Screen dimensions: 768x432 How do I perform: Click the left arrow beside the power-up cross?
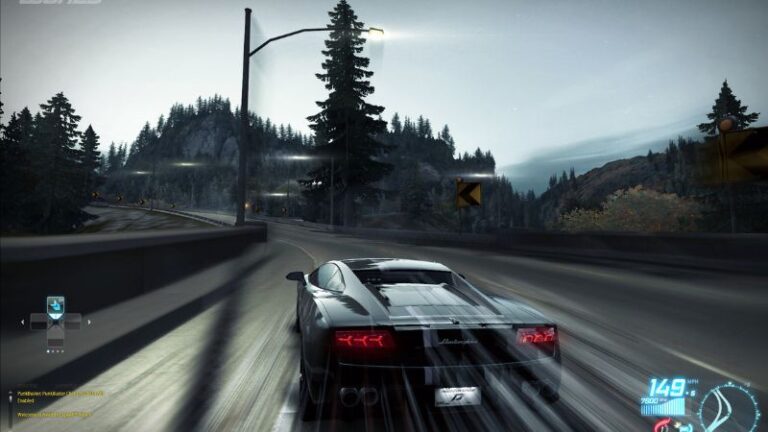pos(24,322)
